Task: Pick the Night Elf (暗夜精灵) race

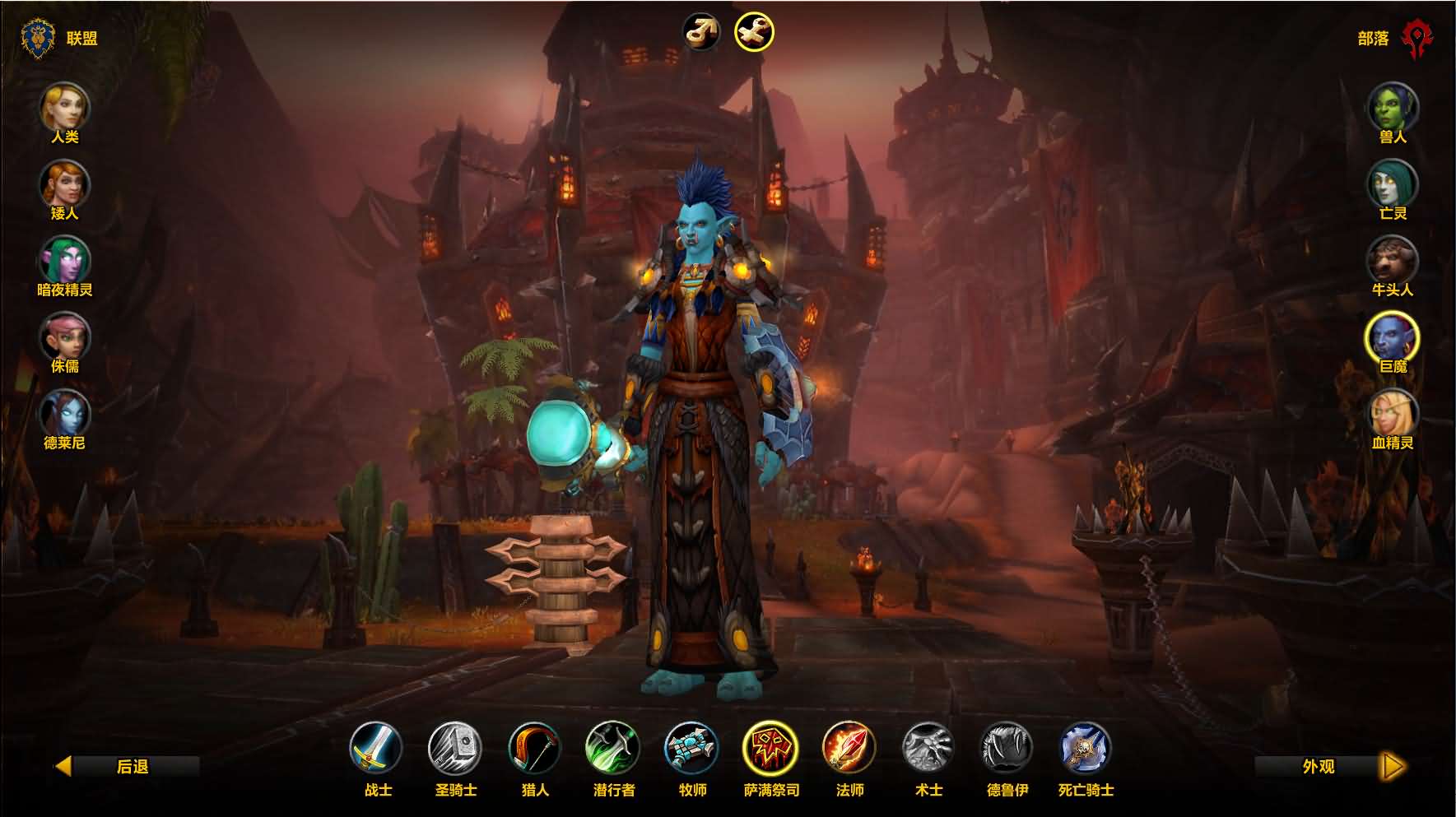Action: click(x=64, y=260)
